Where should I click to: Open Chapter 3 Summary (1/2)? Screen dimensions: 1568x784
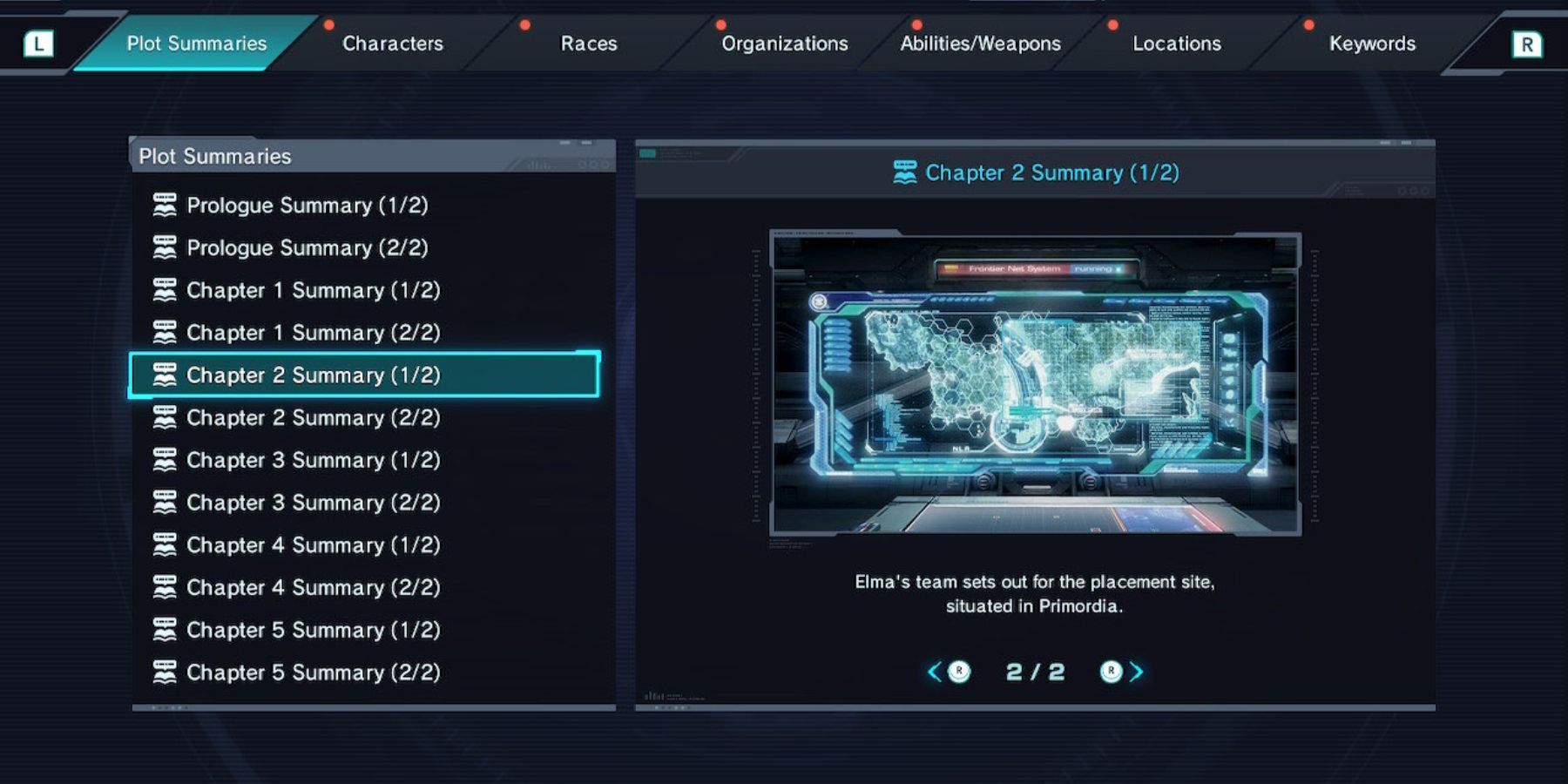pos(313,460)
